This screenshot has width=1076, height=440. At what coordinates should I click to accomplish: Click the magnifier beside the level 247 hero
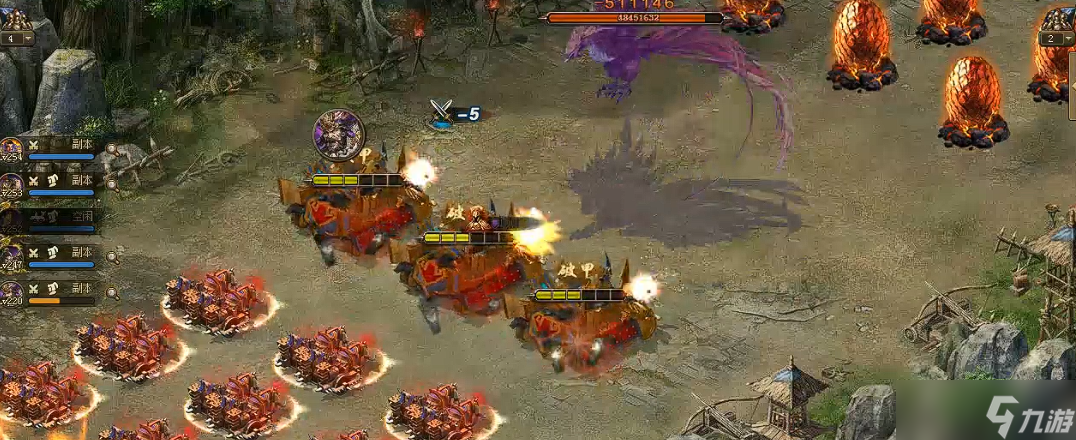(111, 258)
